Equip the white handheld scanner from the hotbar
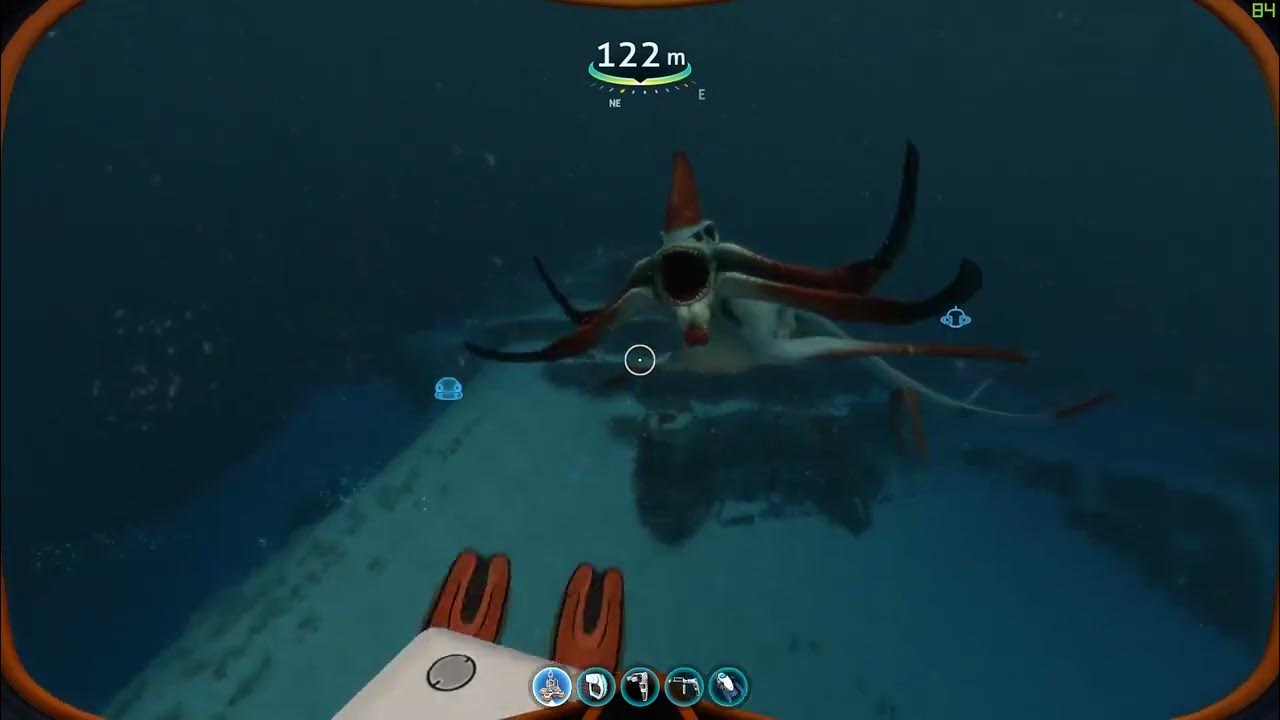The width and height of the screenshot is (1280, 720). (x=596, y=687)
